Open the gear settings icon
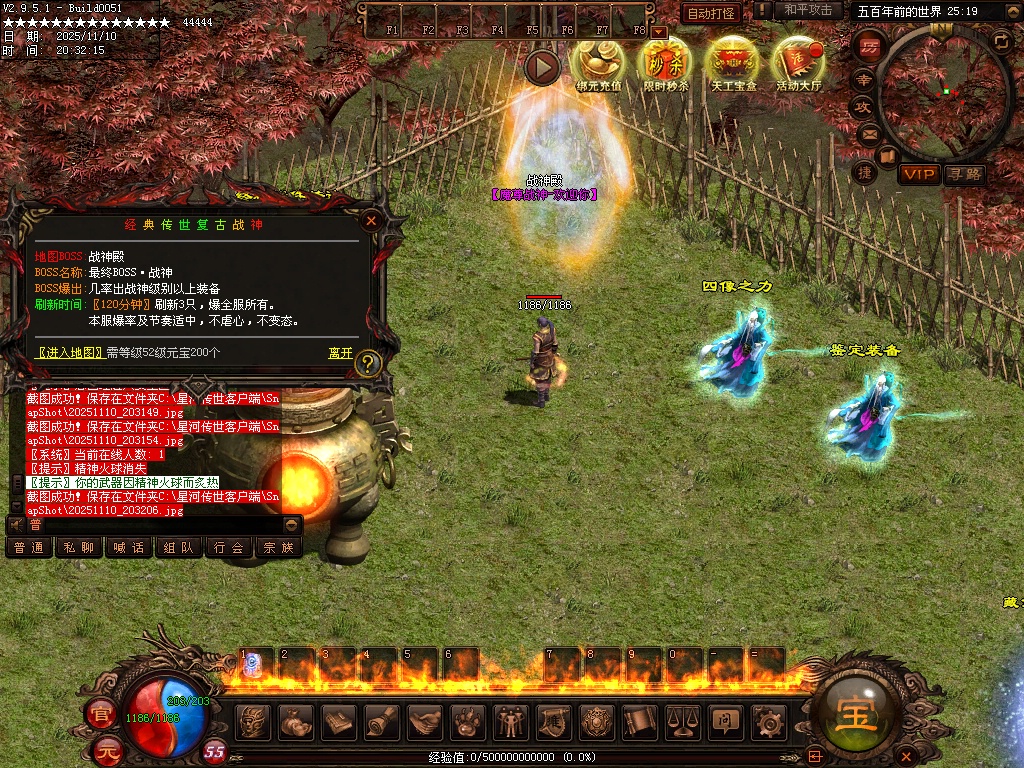This screenshot has height=768, width=1024. [767, 721]
